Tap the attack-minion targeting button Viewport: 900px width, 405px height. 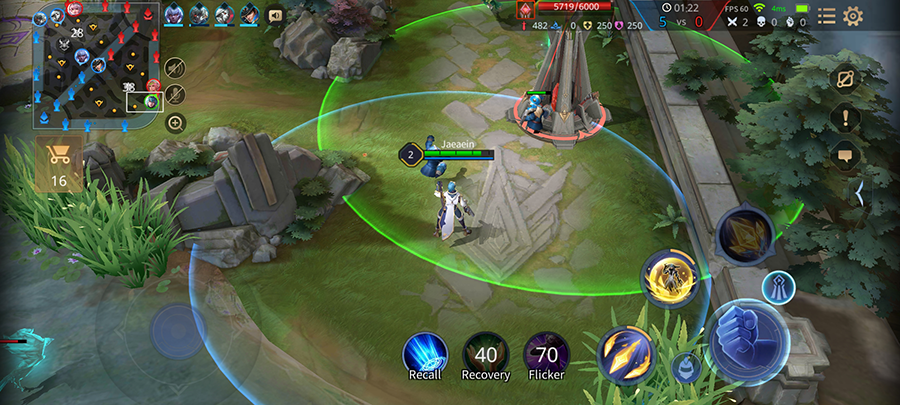pyautogui.click(x=685, y=367)
